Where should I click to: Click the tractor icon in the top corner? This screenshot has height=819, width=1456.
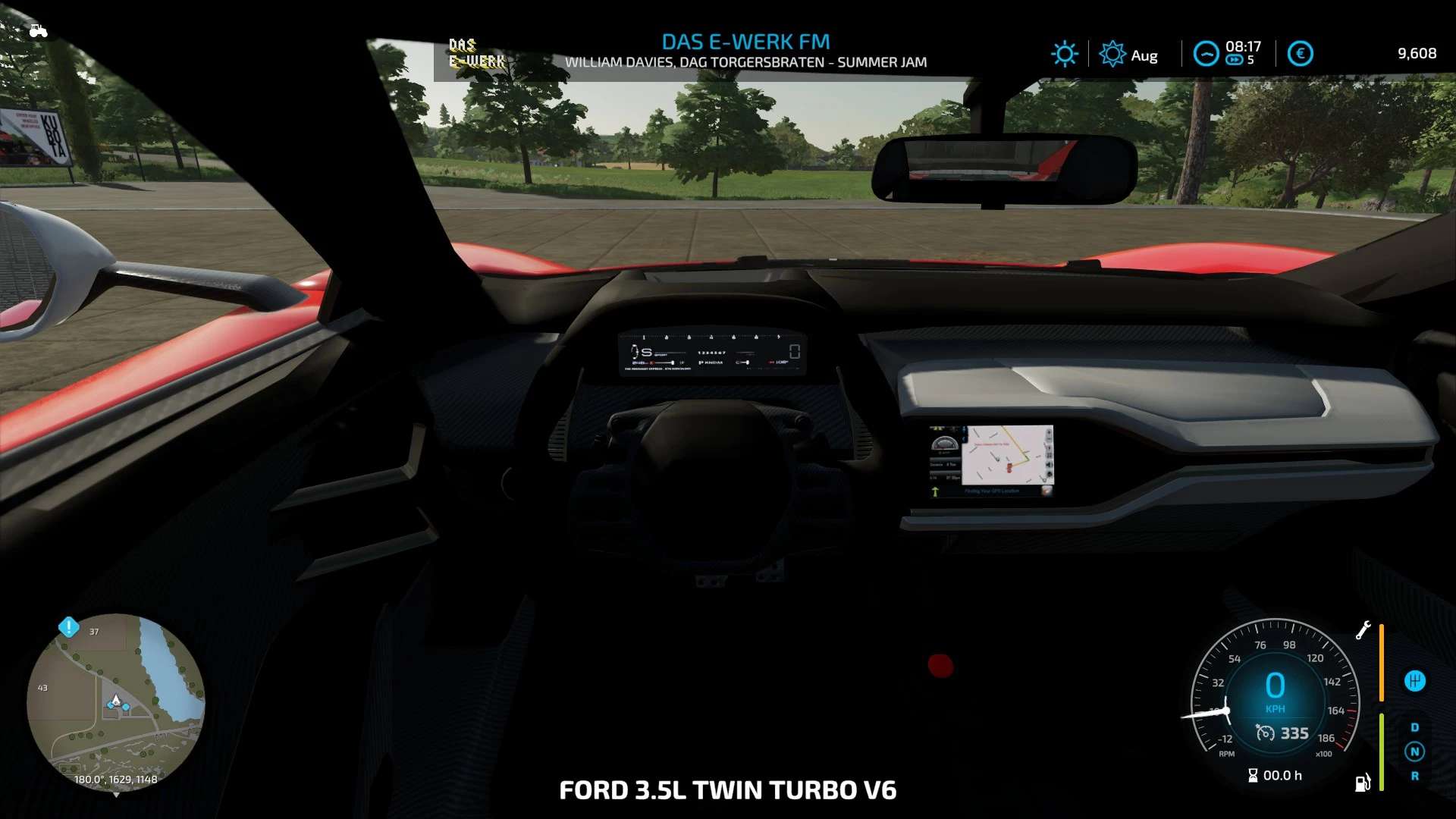pyautogui.click(x=38, y=31)
